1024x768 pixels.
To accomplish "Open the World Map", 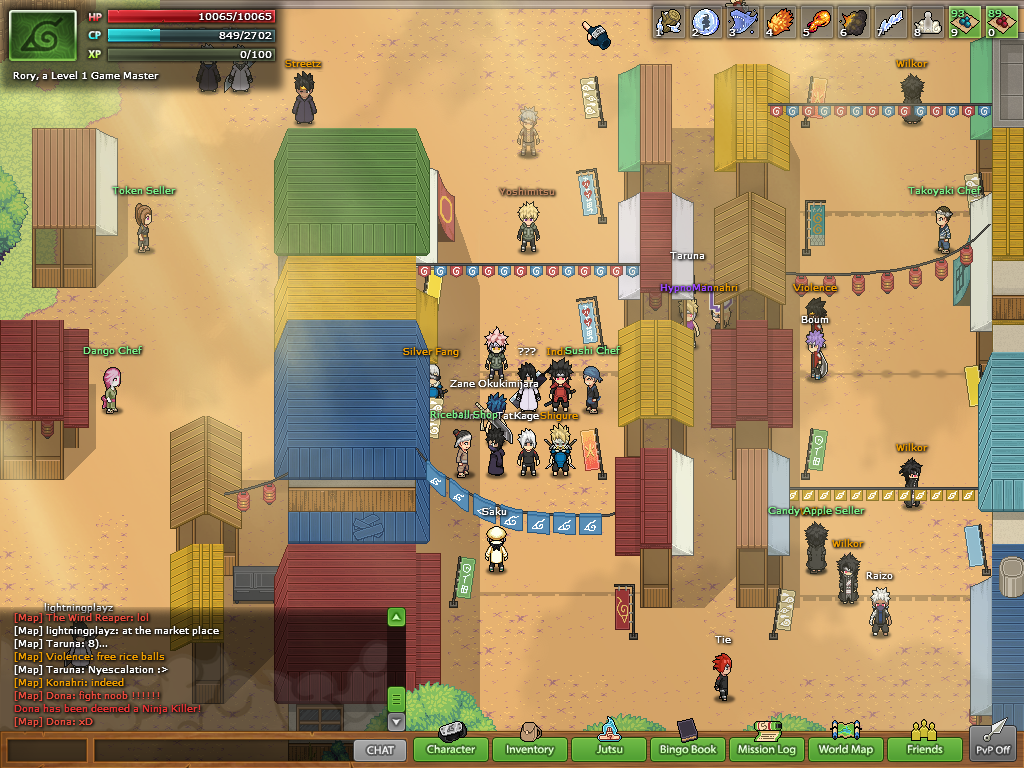I will pos(846,749).
